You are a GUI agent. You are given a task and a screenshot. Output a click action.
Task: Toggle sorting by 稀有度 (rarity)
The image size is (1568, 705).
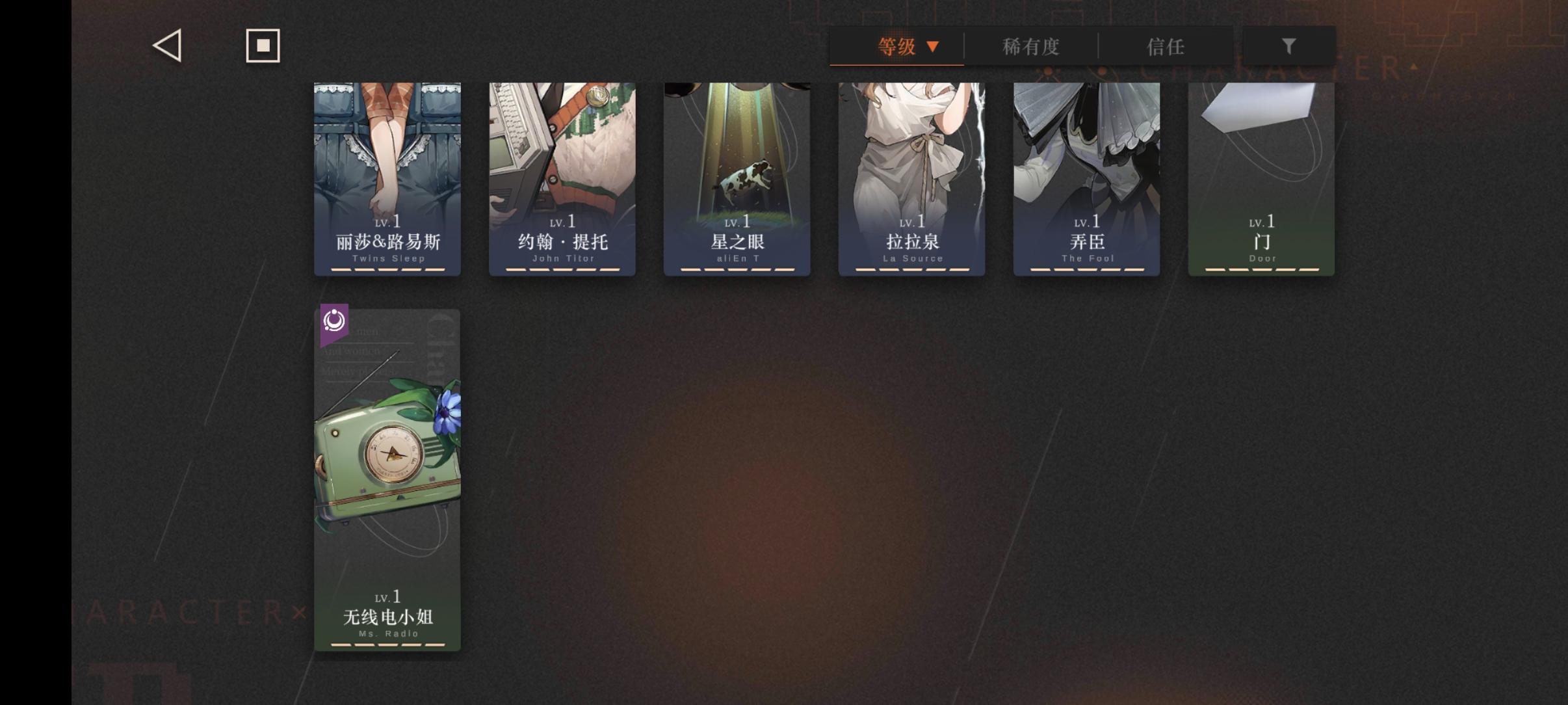pyautogui.click(x=1030, y=46)
